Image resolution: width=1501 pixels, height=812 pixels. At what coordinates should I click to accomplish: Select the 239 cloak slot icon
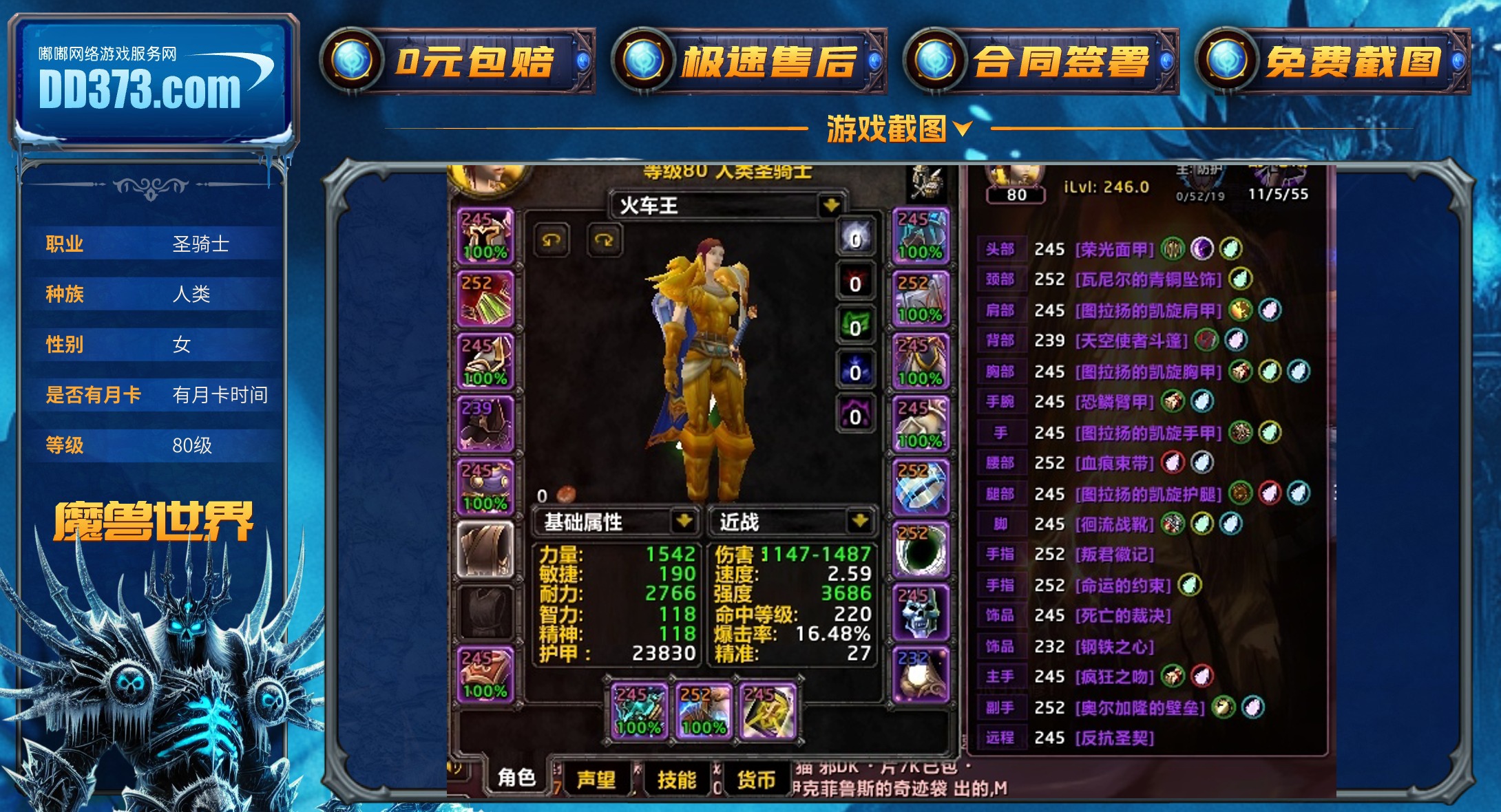click(x=487, y=421)
